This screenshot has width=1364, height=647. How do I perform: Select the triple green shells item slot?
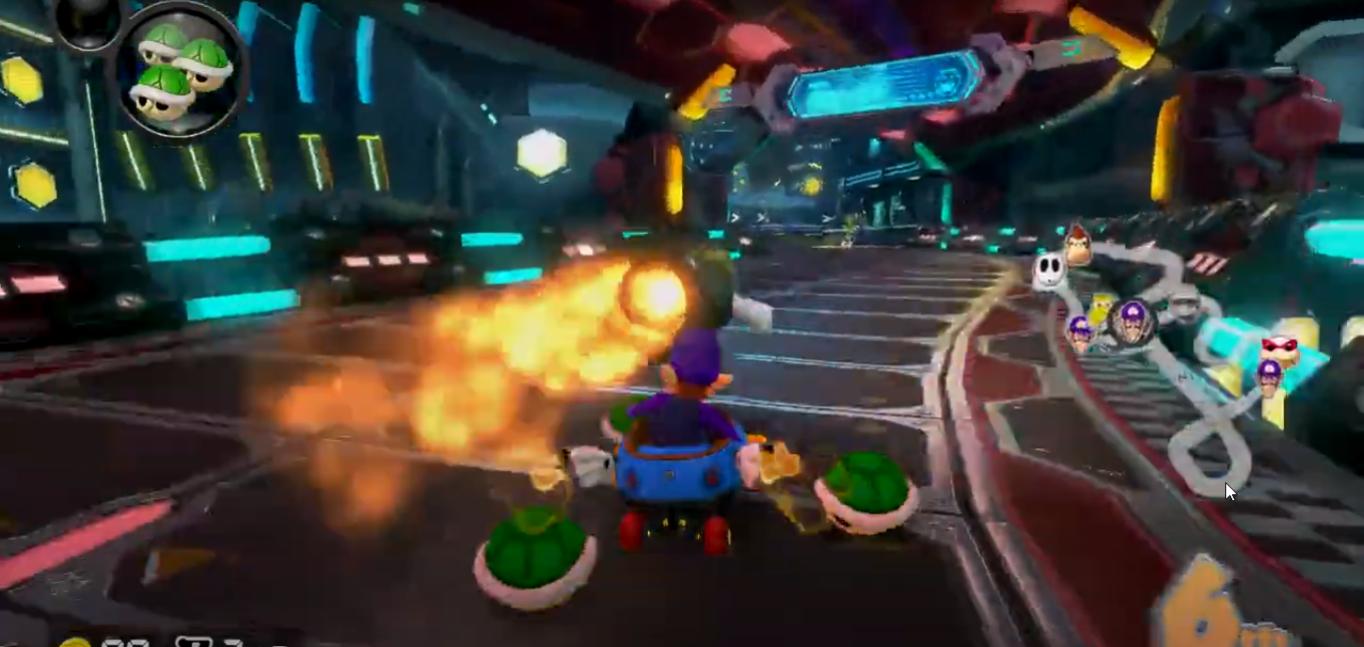click(x=181, y=69)
